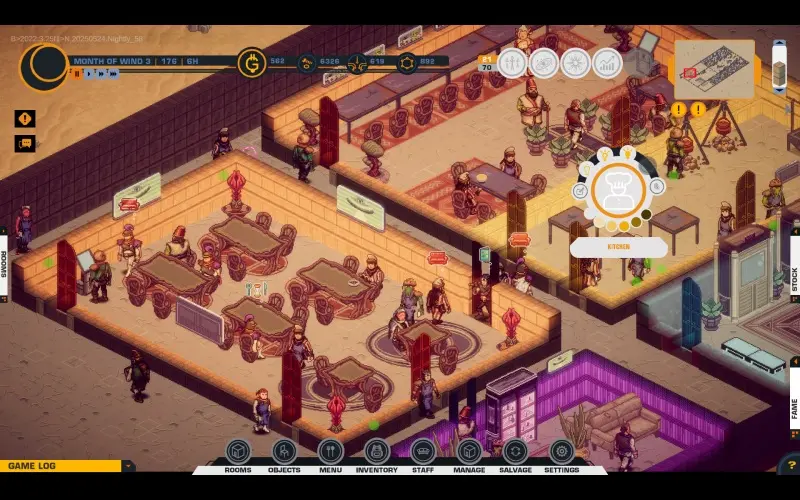Pause the game with the orange pause button
This screenshot has width=800, height=500.
(76, 73)
